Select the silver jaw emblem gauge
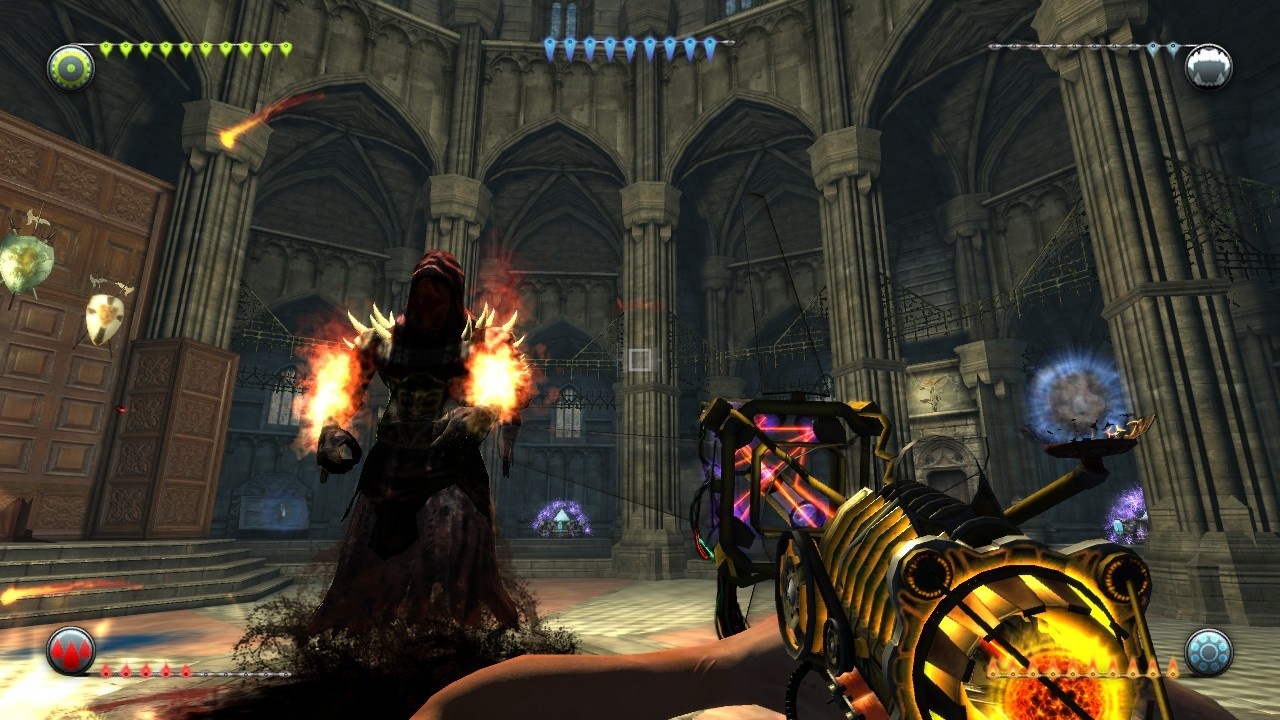 click(x=1209, y=65)
